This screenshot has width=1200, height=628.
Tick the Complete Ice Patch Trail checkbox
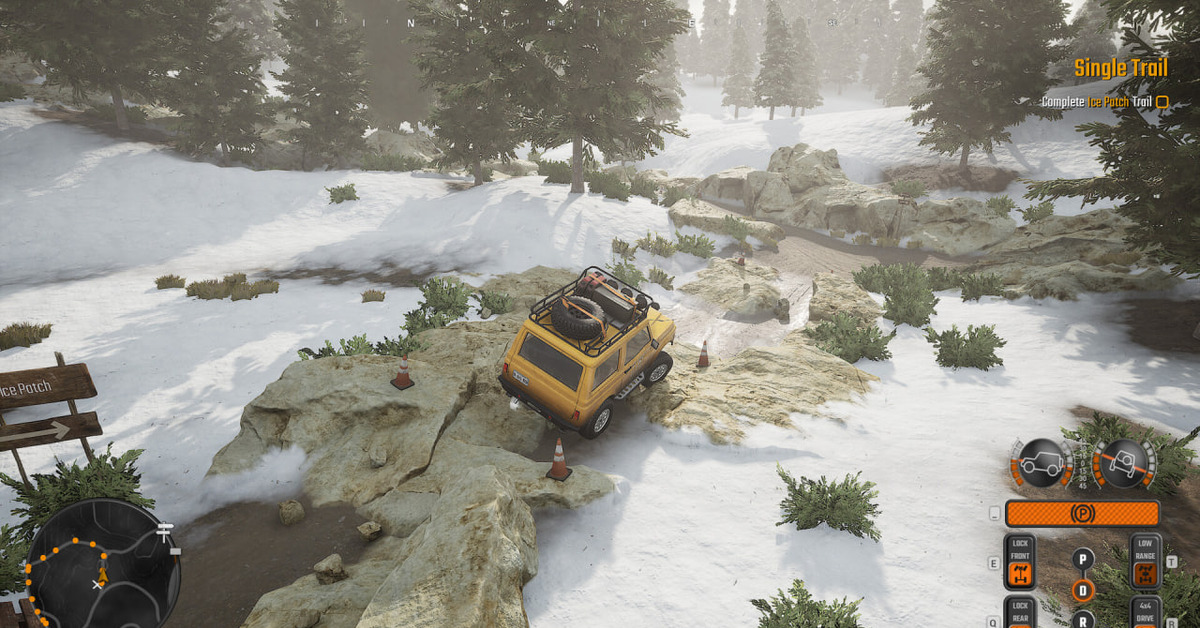[x=1162, y=101]
